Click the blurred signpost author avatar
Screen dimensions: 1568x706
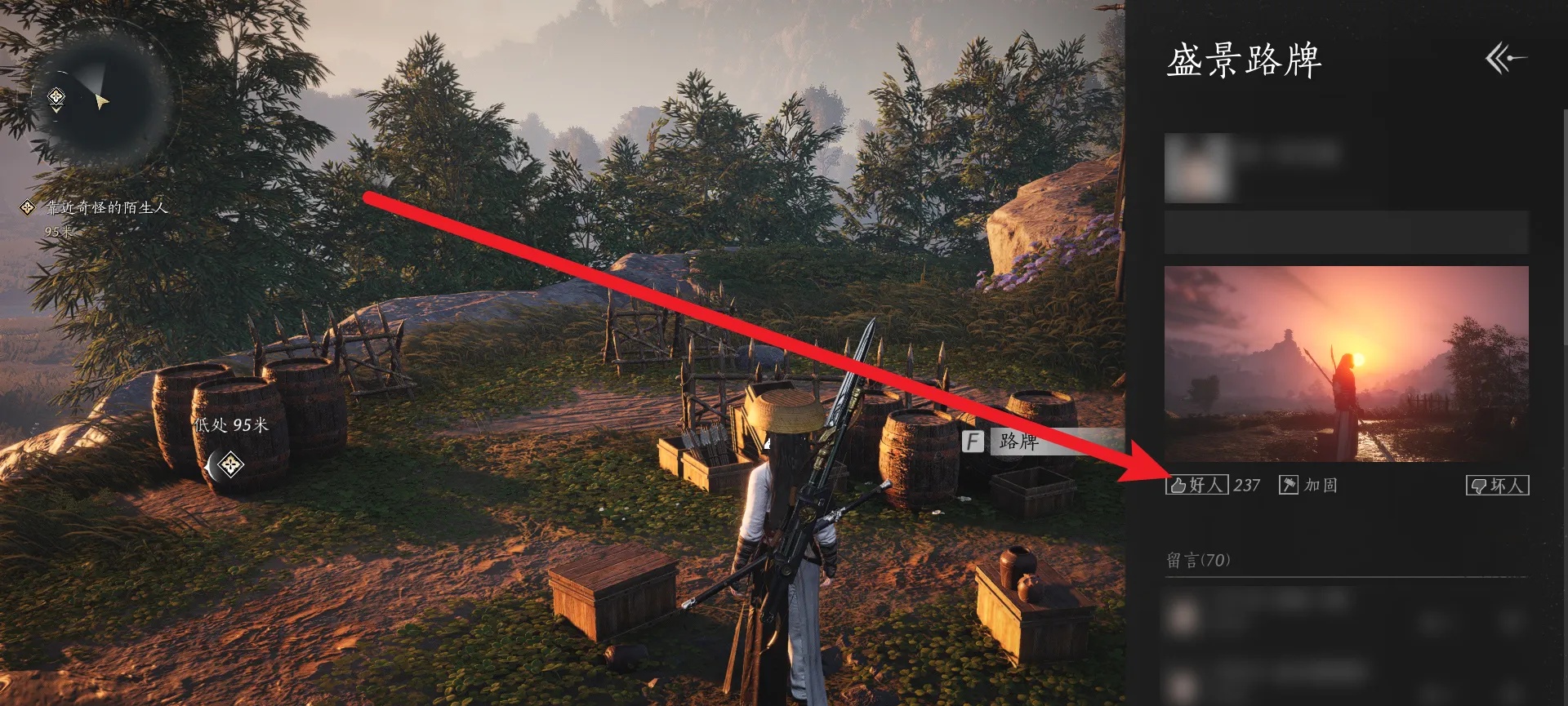point(1198,168)
